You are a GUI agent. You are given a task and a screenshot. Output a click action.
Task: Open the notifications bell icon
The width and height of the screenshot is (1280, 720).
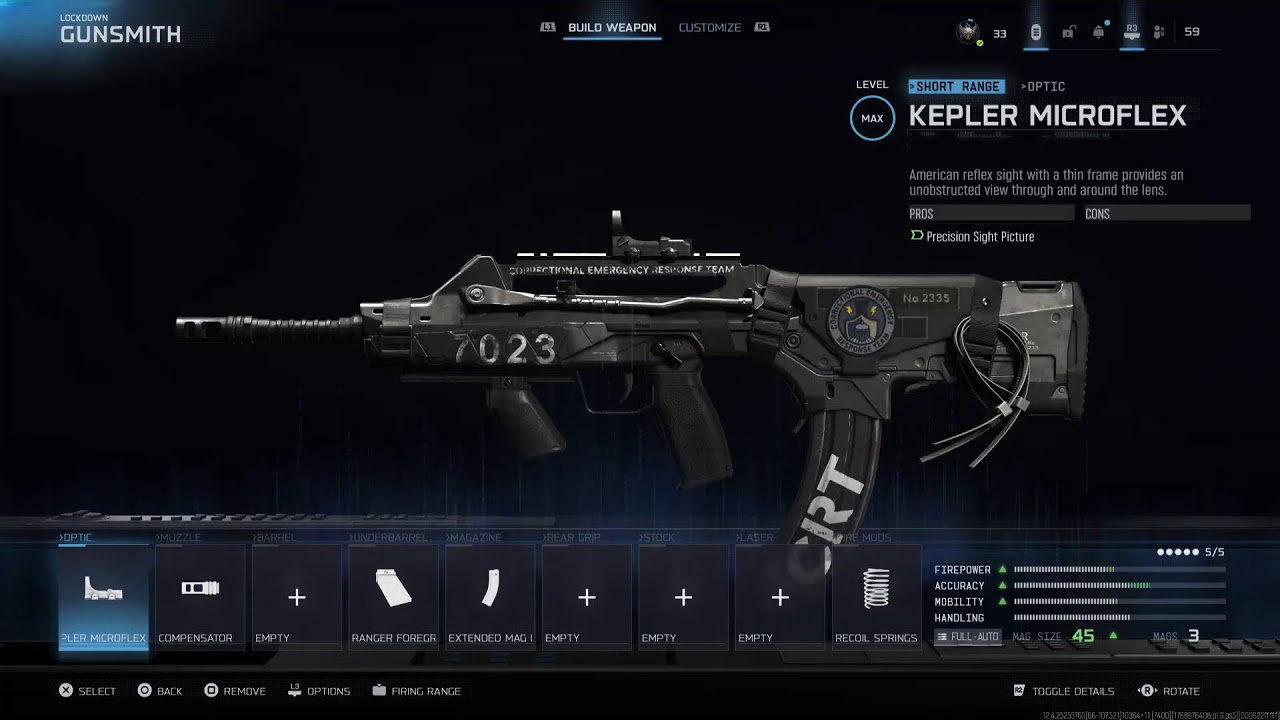tap(1099, 32)
